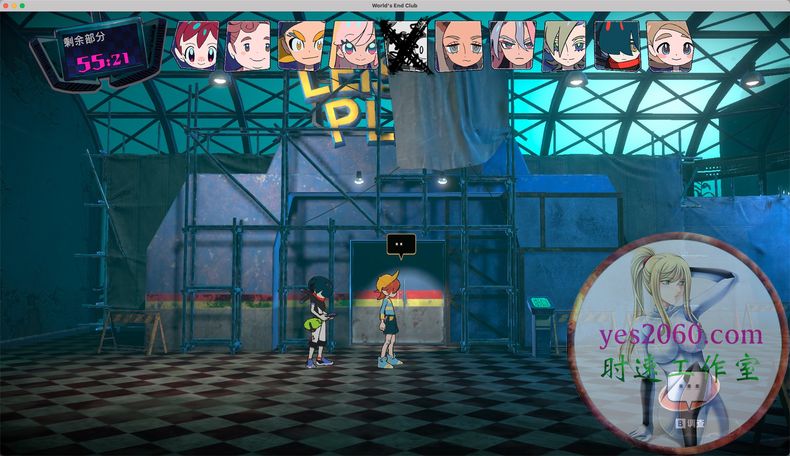The width and height of the screenshot is (790, 456).
Task: Minimize the game window with the yellow button
Action: [x=15, y=6]
